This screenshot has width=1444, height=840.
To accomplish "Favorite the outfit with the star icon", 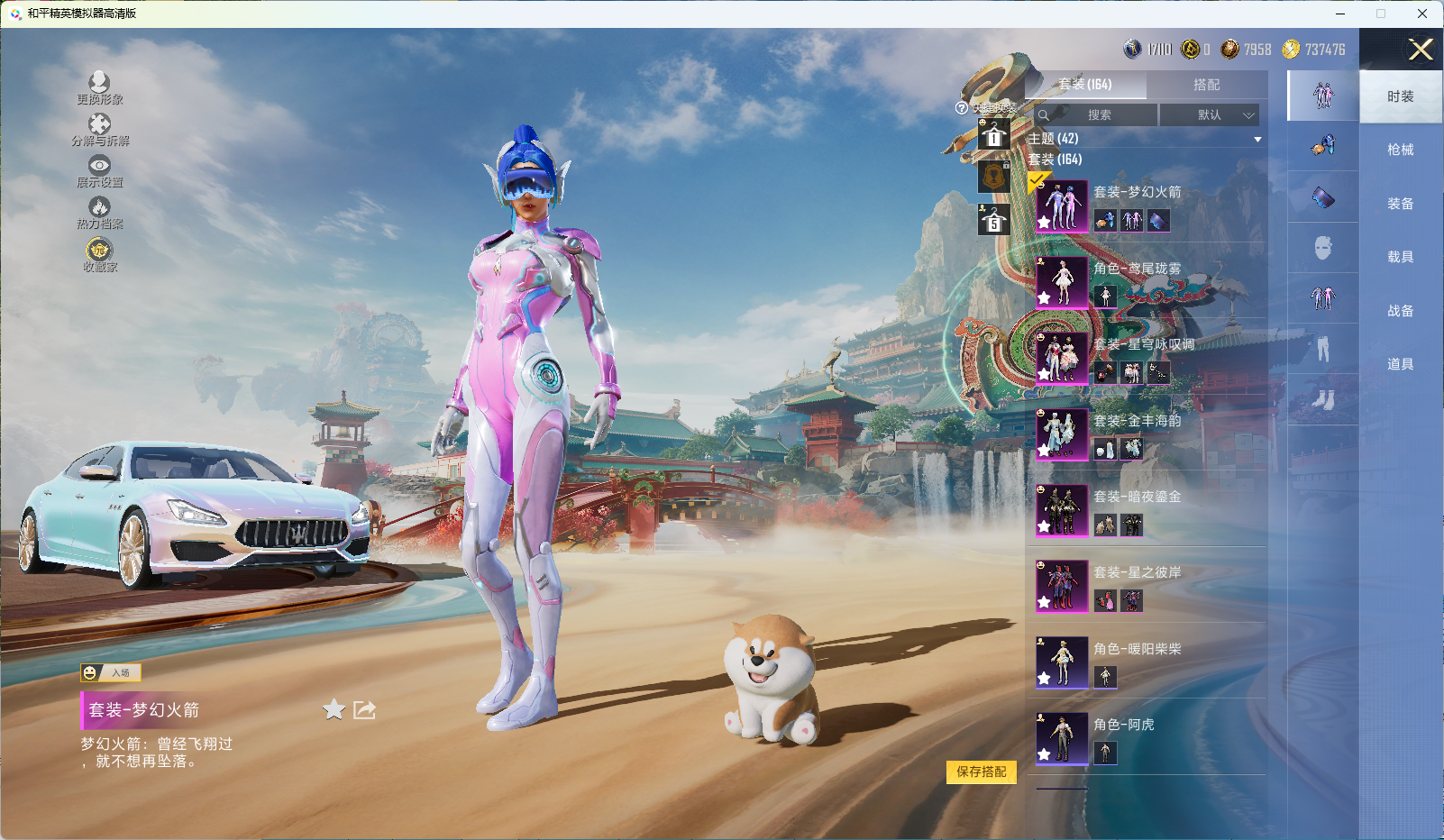I will click(334, 710).
